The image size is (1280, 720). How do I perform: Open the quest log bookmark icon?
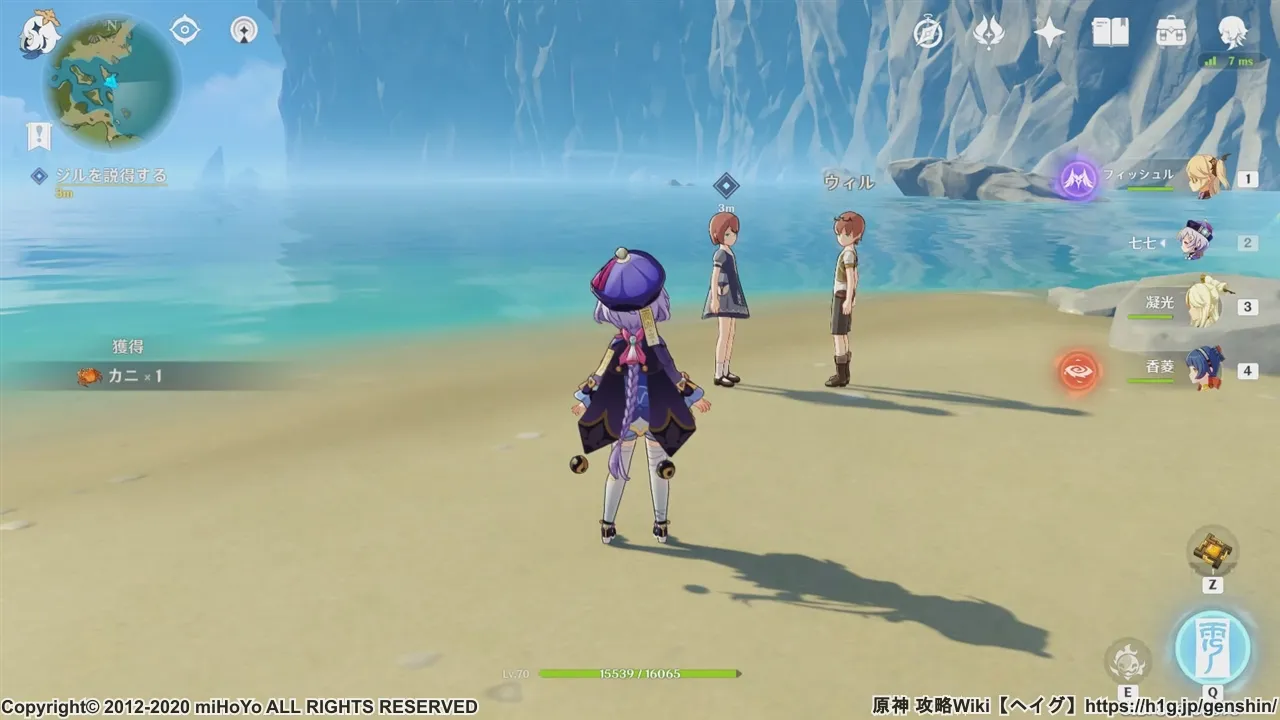[x=39, y=136]
